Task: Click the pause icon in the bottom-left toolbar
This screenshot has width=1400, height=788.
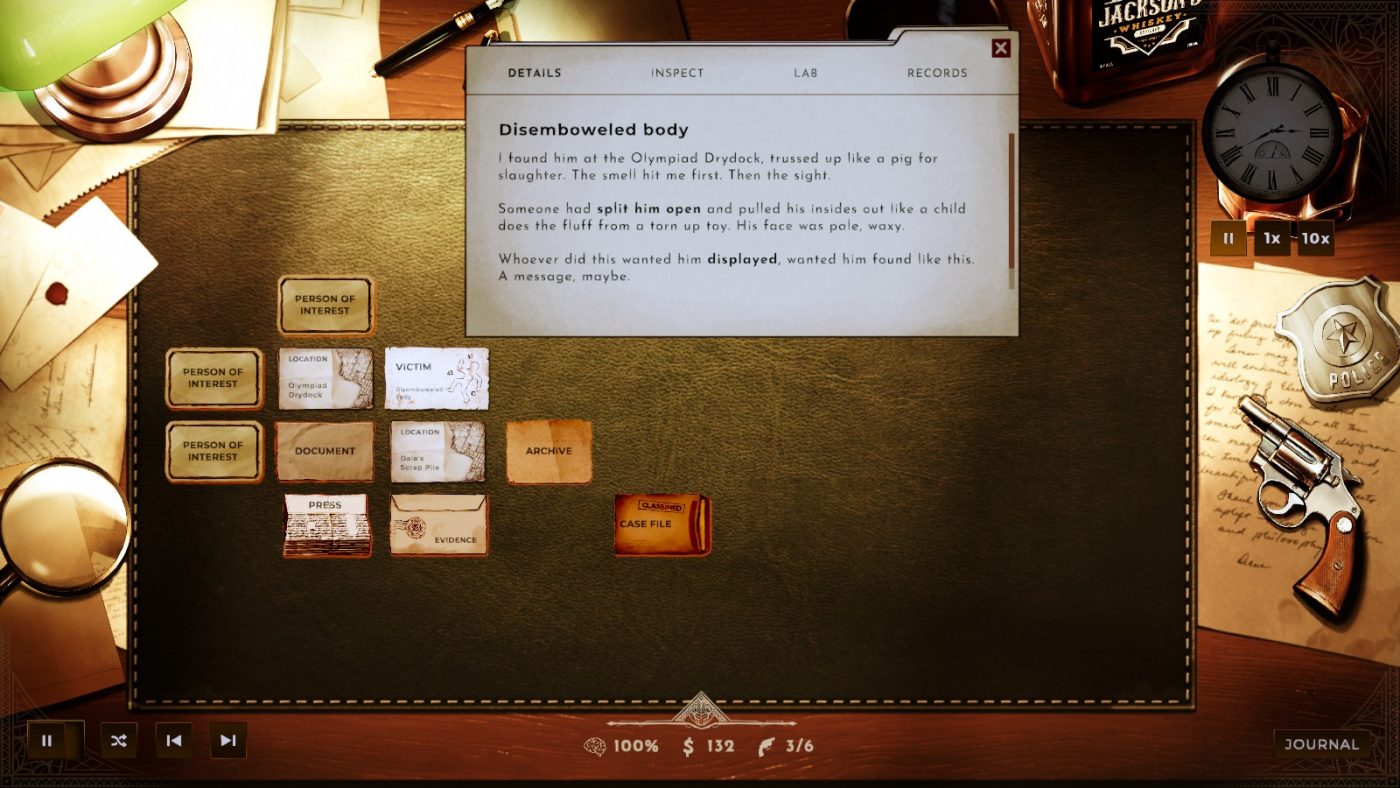Action: (x=48, y=741)
